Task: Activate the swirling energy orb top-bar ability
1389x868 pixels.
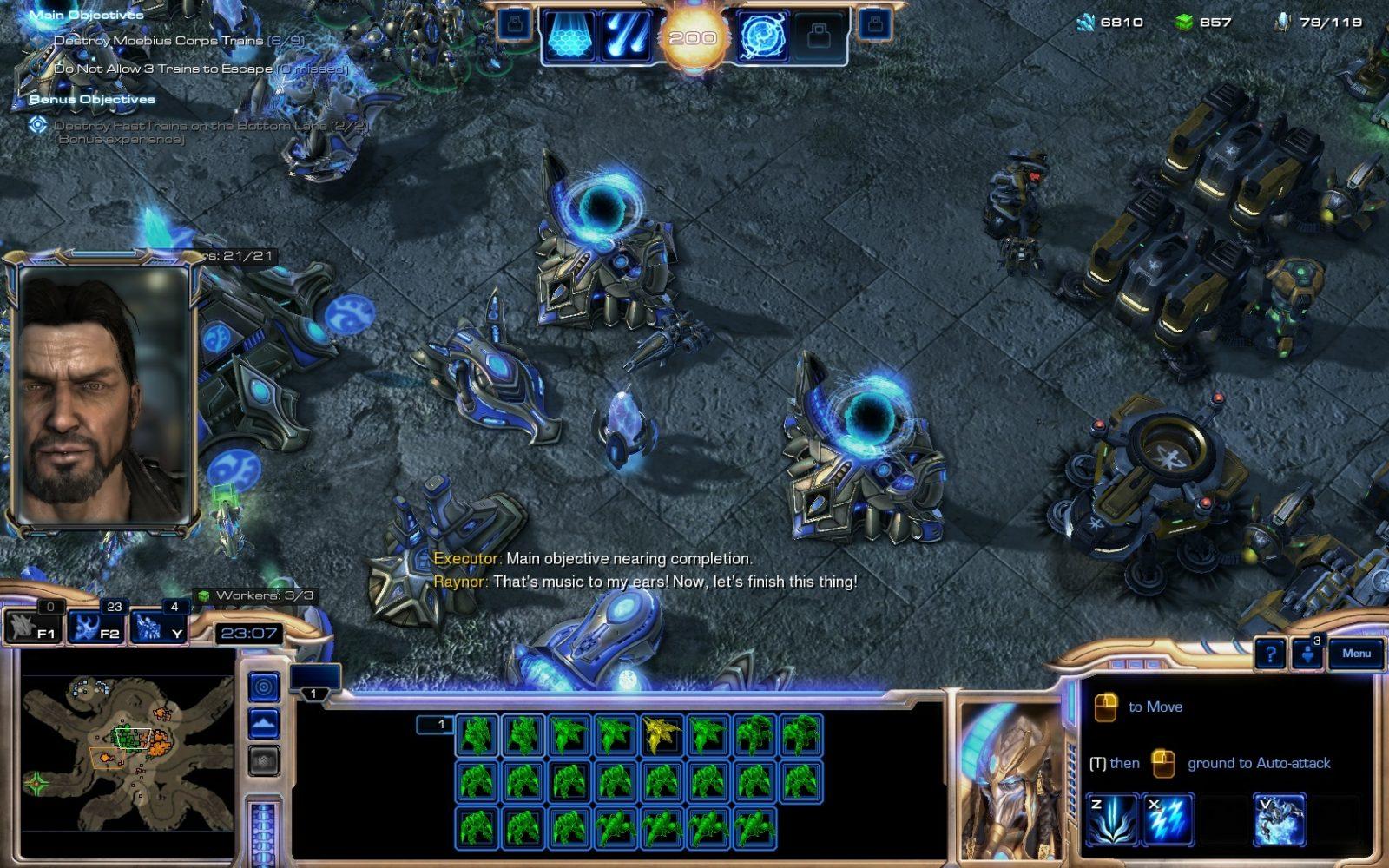Action: click(x=761, y=37)
